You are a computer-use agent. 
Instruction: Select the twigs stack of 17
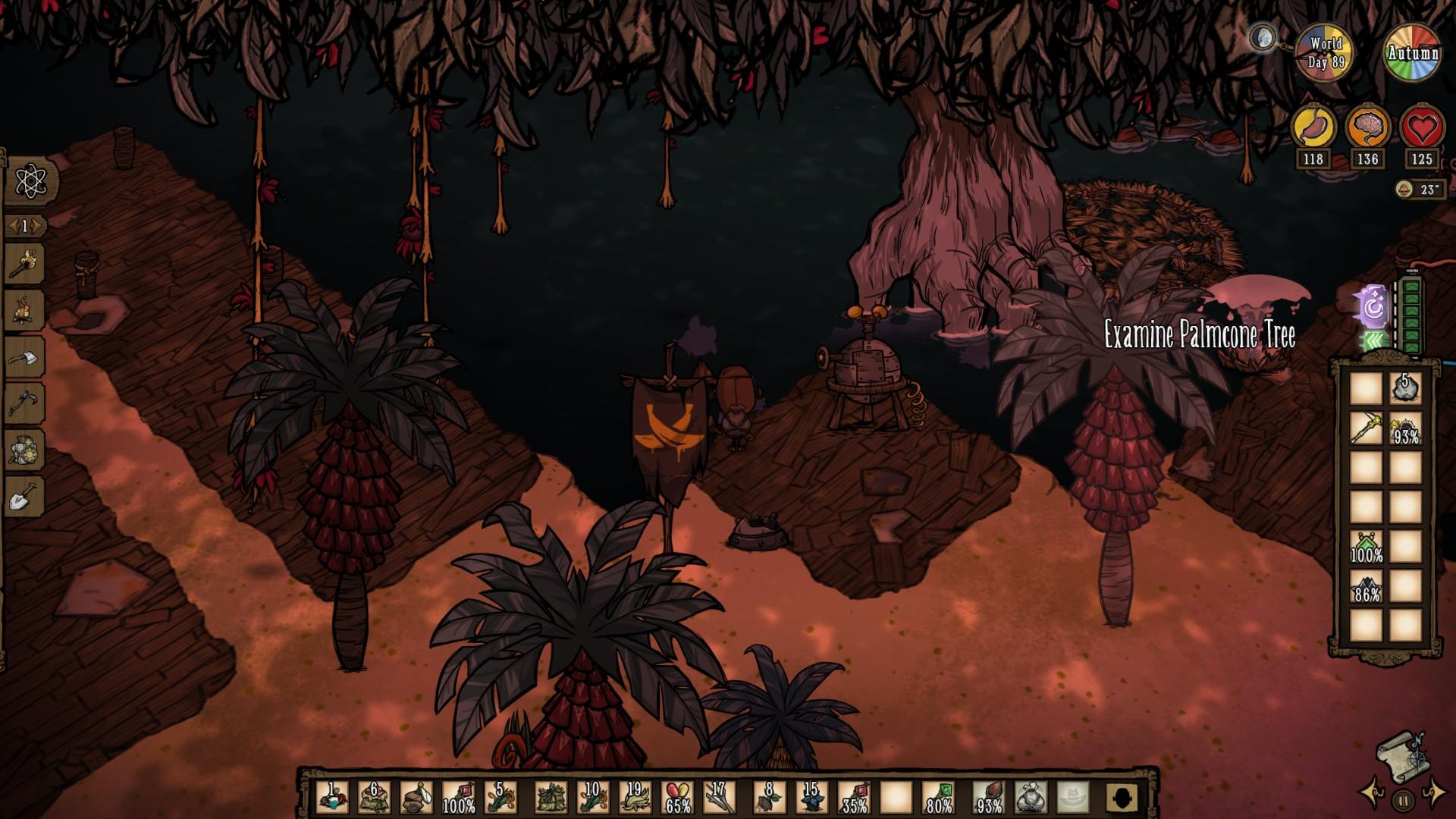(x=718, y=798)
